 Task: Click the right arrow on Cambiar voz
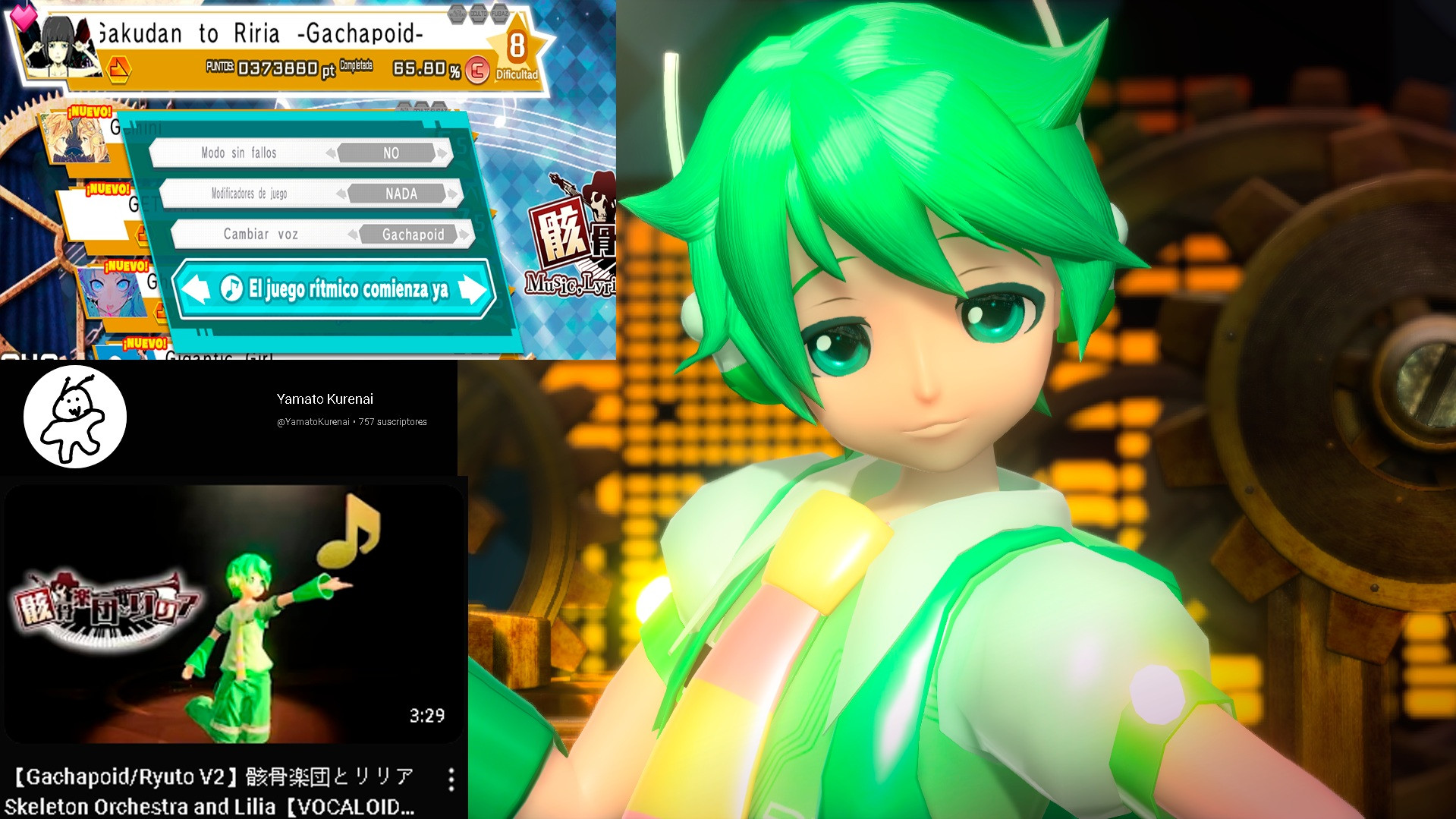click(x=464, y=235)
